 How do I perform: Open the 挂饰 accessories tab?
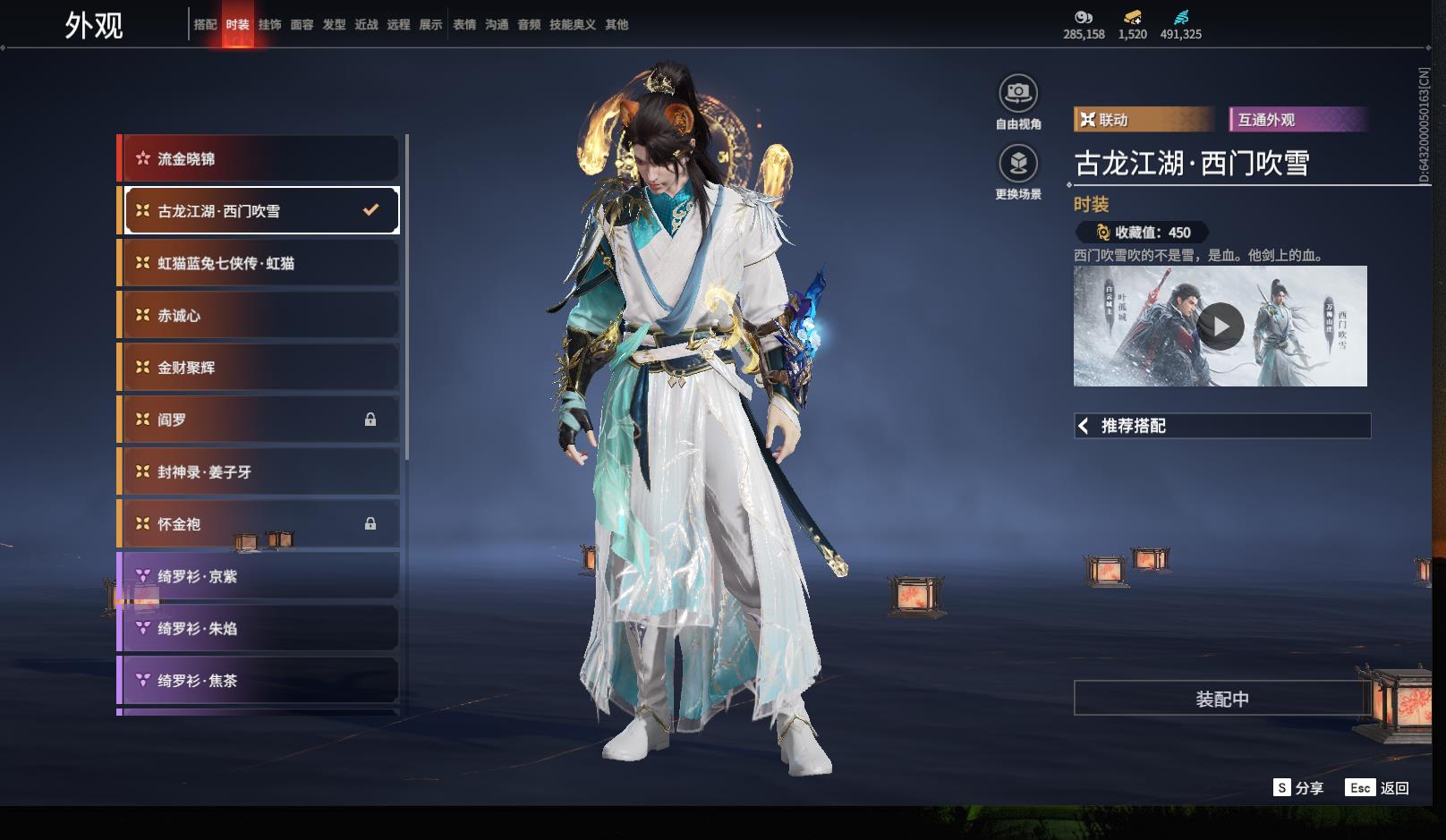click(269, 25)
